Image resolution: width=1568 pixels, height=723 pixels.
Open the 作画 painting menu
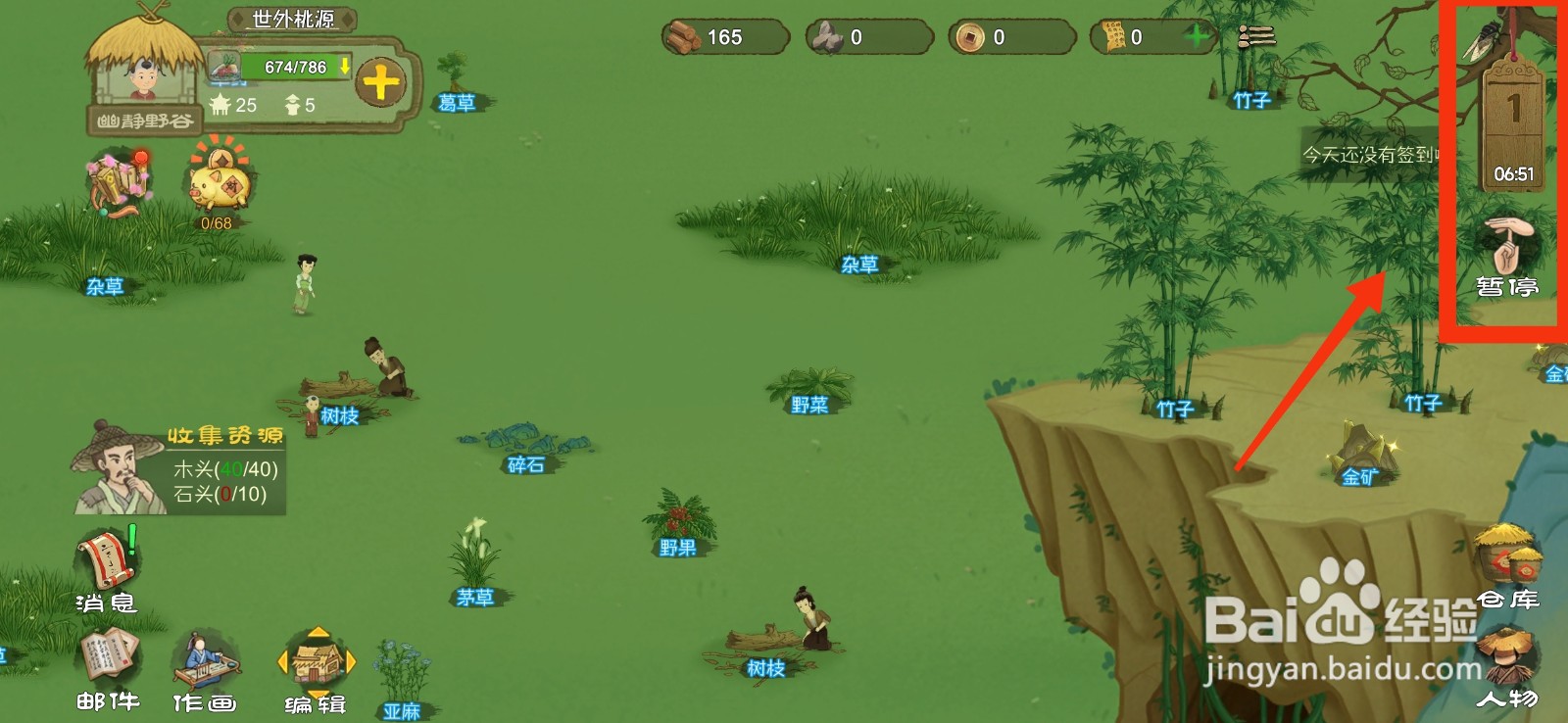(x=205, y=671)
